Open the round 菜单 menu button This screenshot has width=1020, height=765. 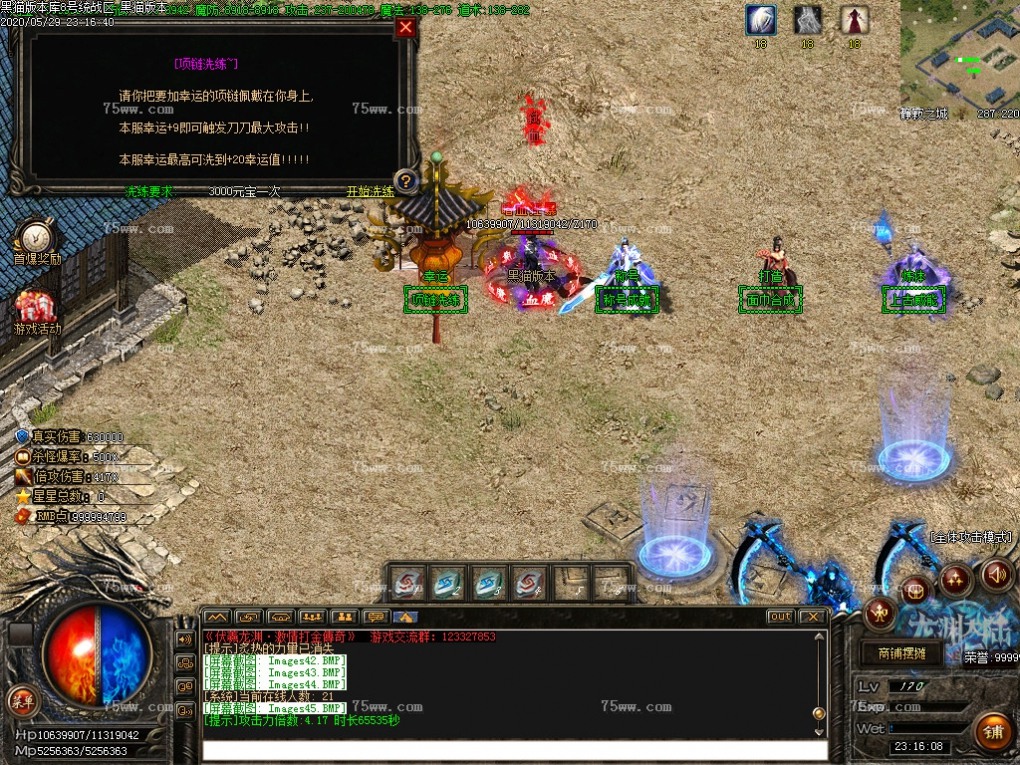pyautogui.click(x=19, y=699)
